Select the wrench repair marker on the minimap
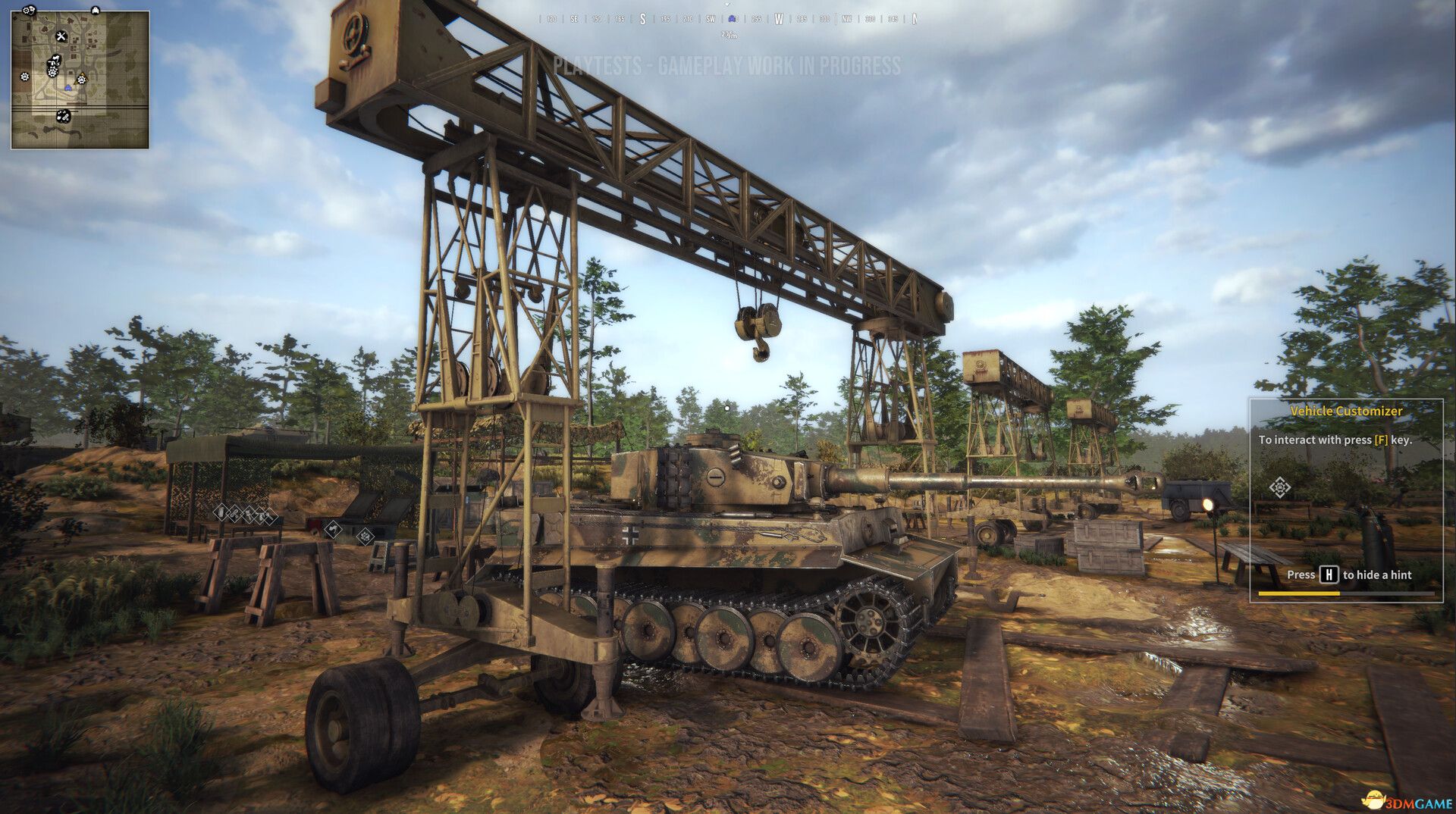Screen dimensions: 1456x814 (61, 36)
